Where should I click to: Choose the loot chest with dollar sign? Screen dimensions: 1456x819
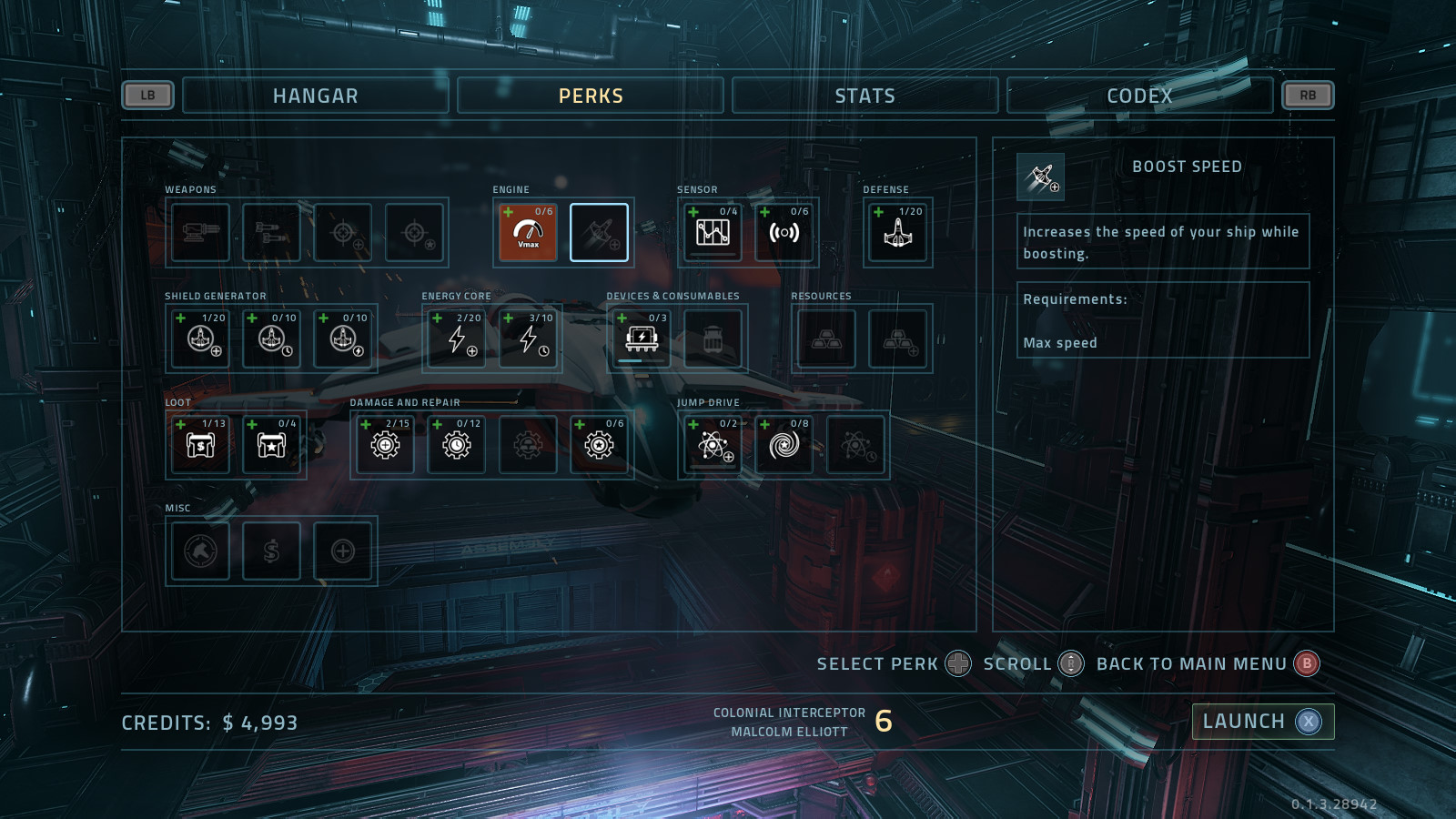pyautogui.click(x=200, y=445)
